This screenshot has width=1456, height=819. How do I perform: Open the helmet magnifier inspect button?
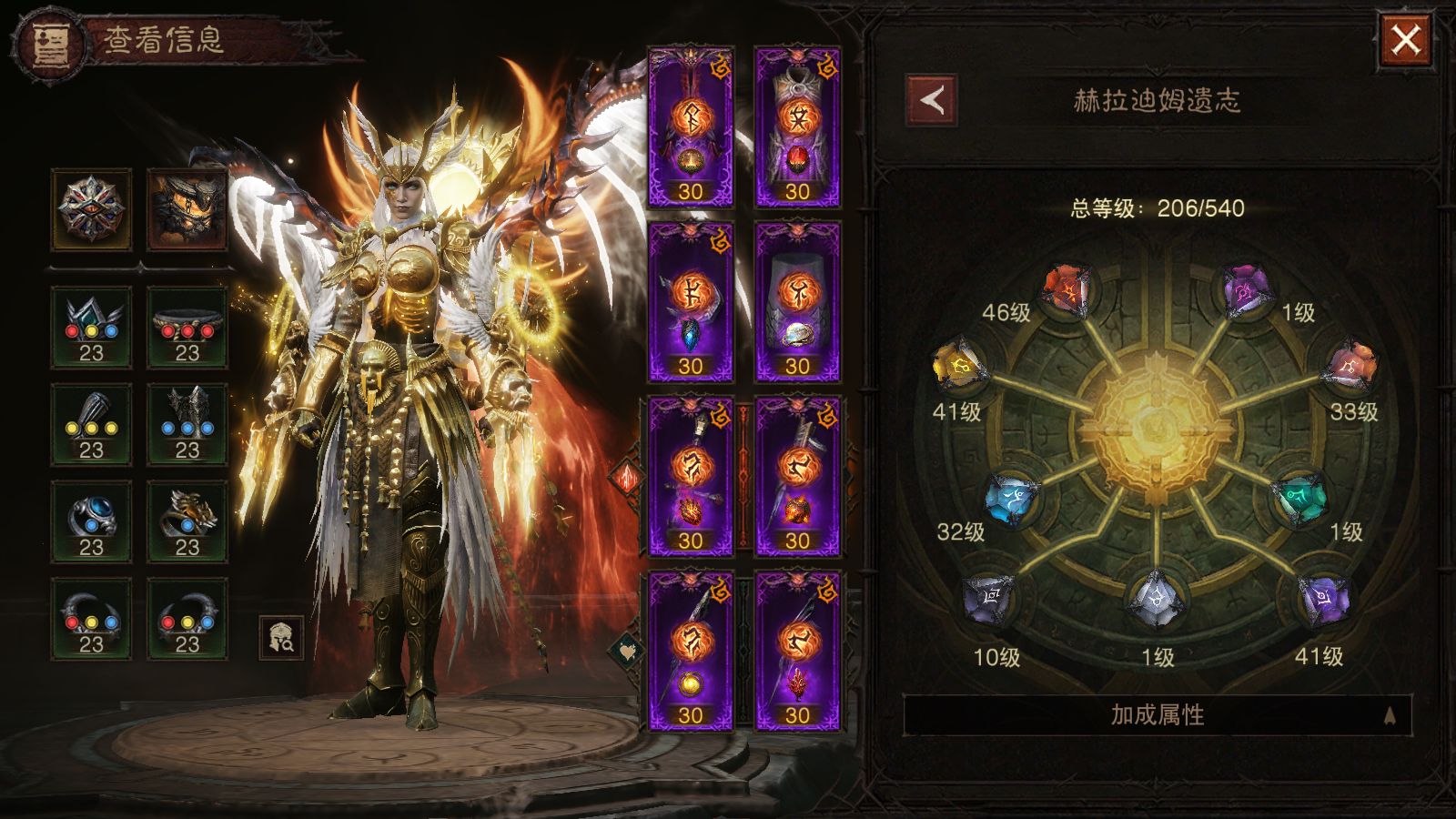(x=281, y=638)
